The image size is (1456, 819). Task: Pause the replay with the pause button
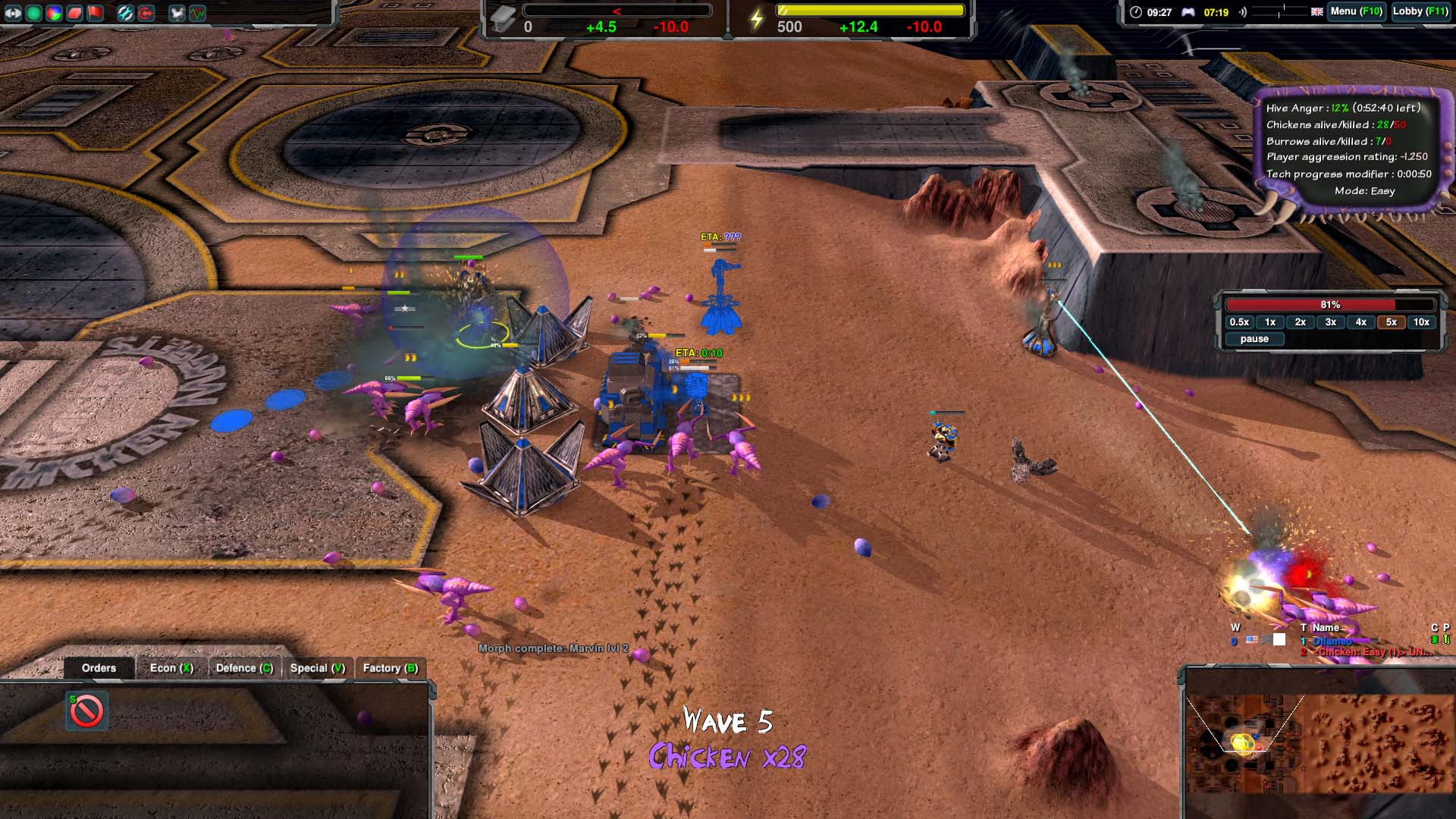click(1254, 339)
